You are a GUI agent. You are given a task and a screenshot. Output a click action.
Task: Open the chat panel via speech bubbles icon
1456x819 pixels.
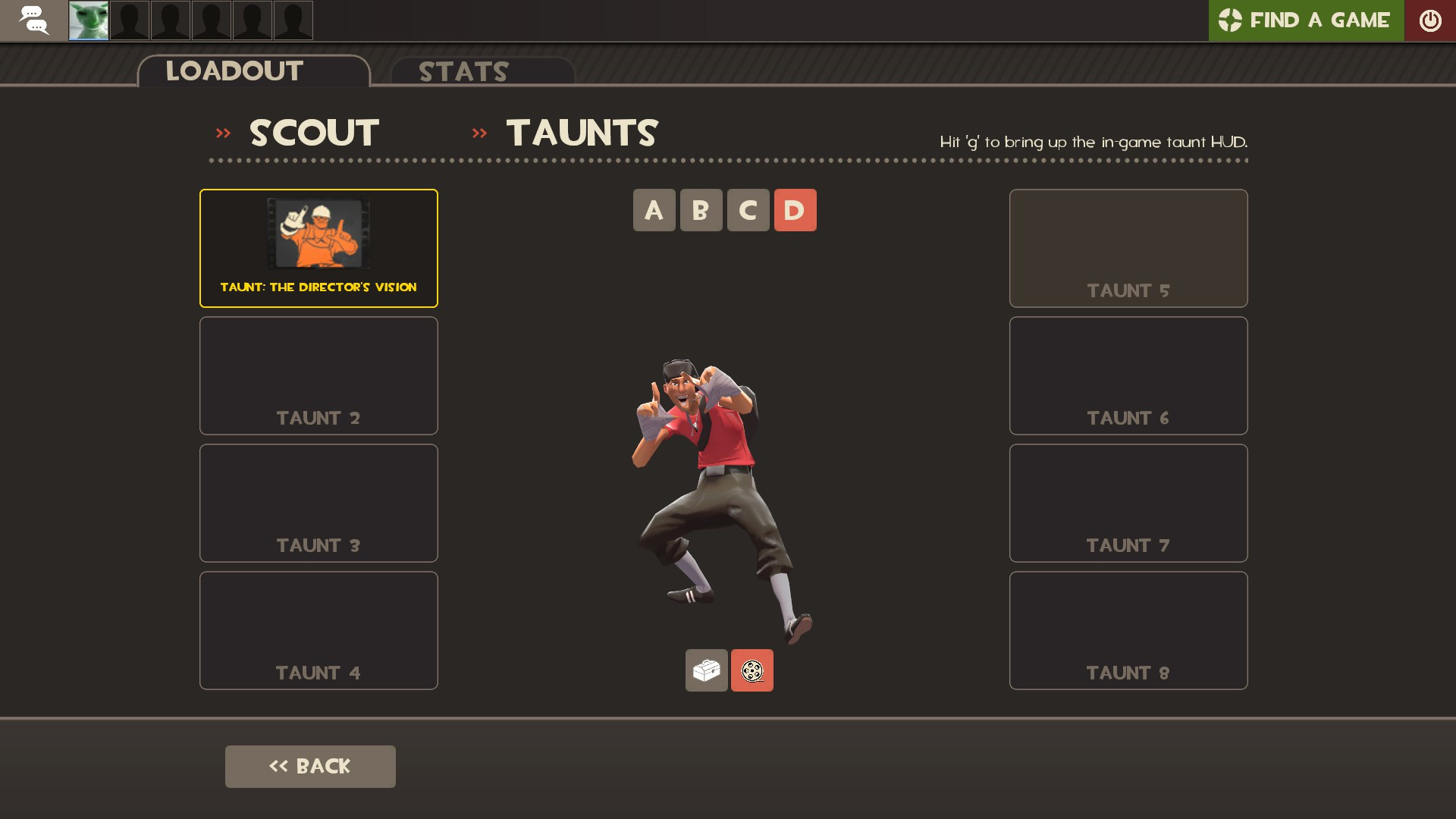tap(34, 20)
